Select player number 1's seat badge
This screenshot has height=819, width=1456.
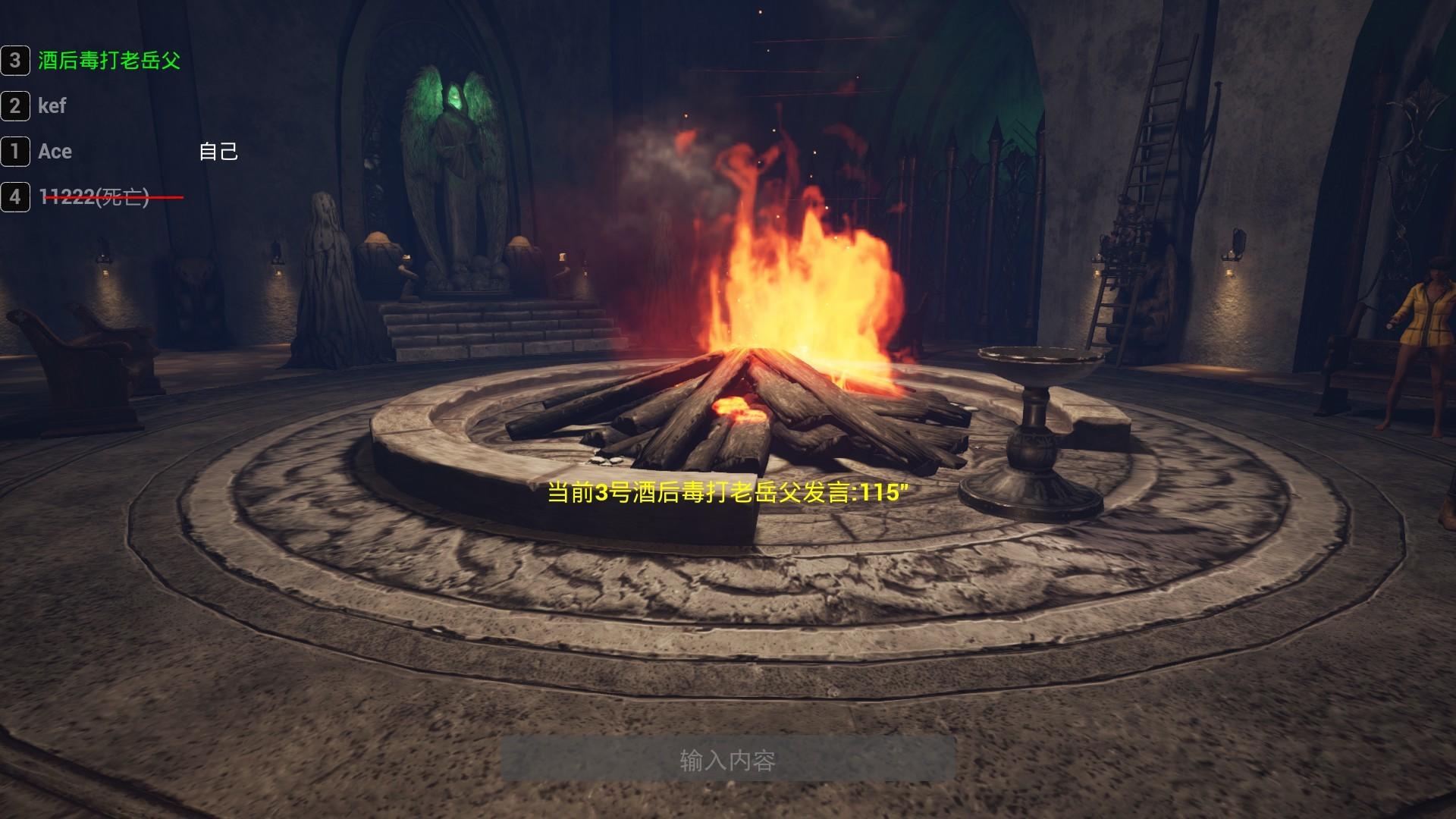[x=14, y=152]
